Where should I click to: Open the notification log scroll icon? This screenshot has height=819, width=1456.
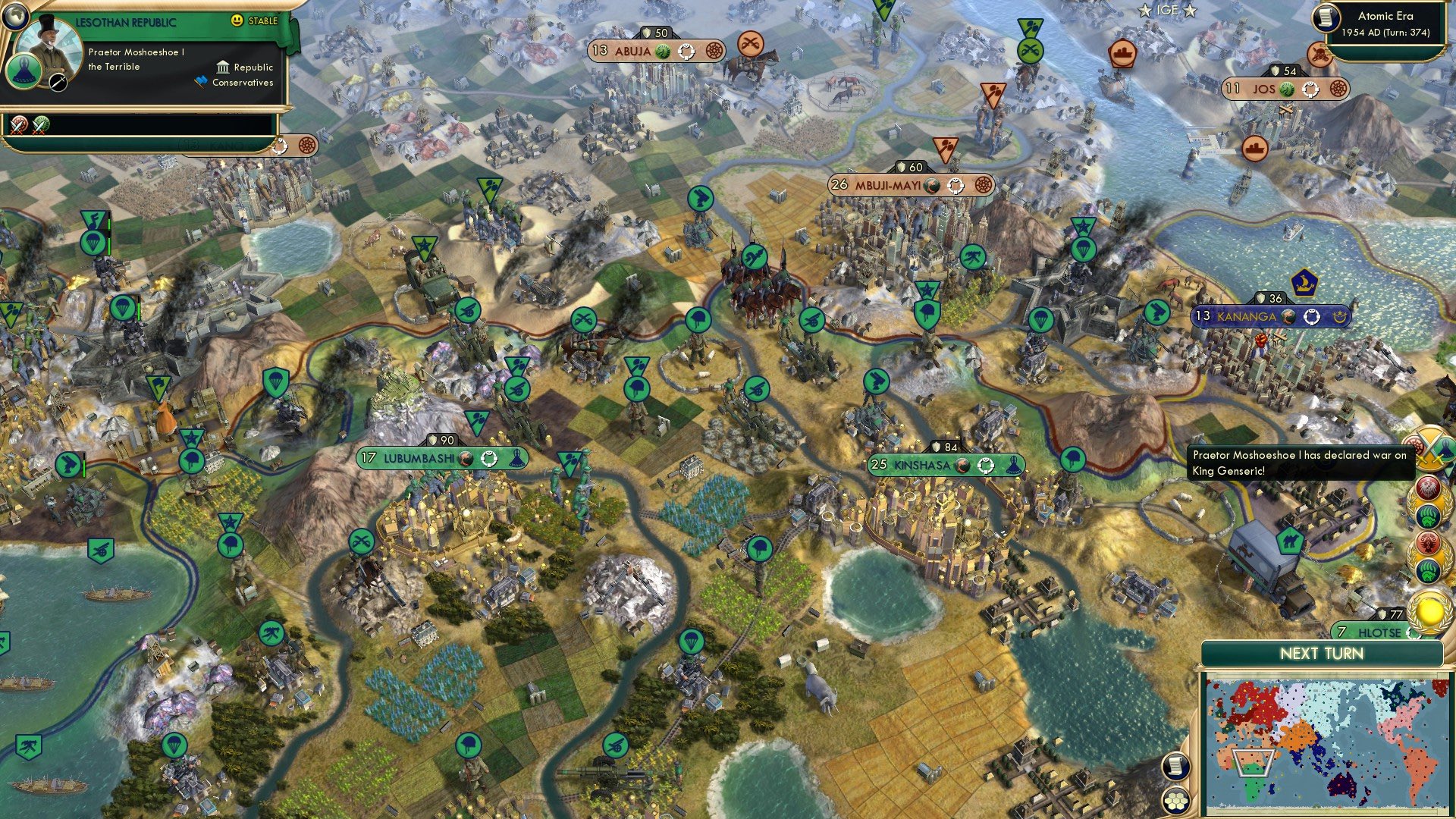(1177, 767)
